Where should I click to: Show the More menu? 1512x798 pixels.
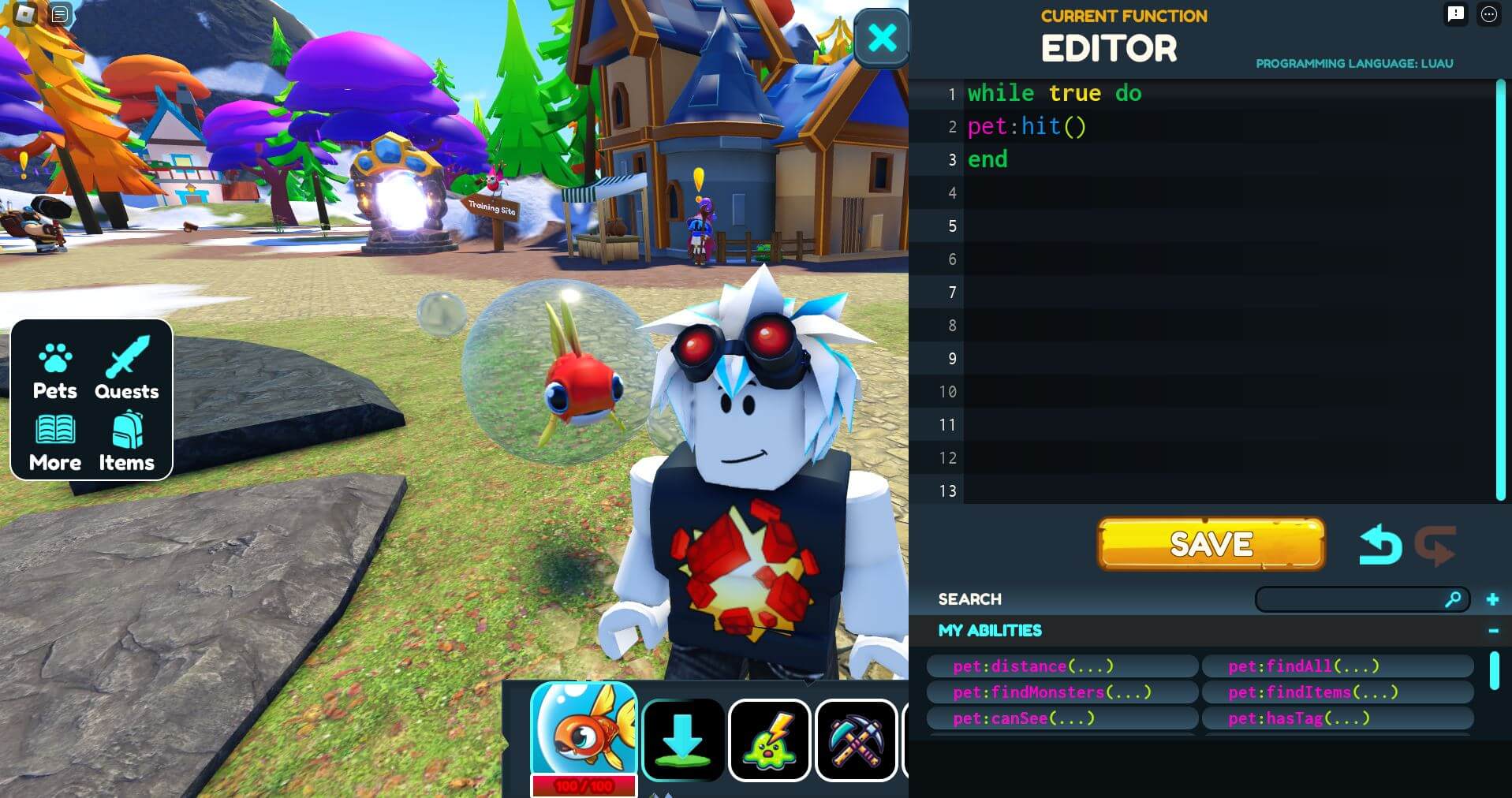(x=55, y=442)
